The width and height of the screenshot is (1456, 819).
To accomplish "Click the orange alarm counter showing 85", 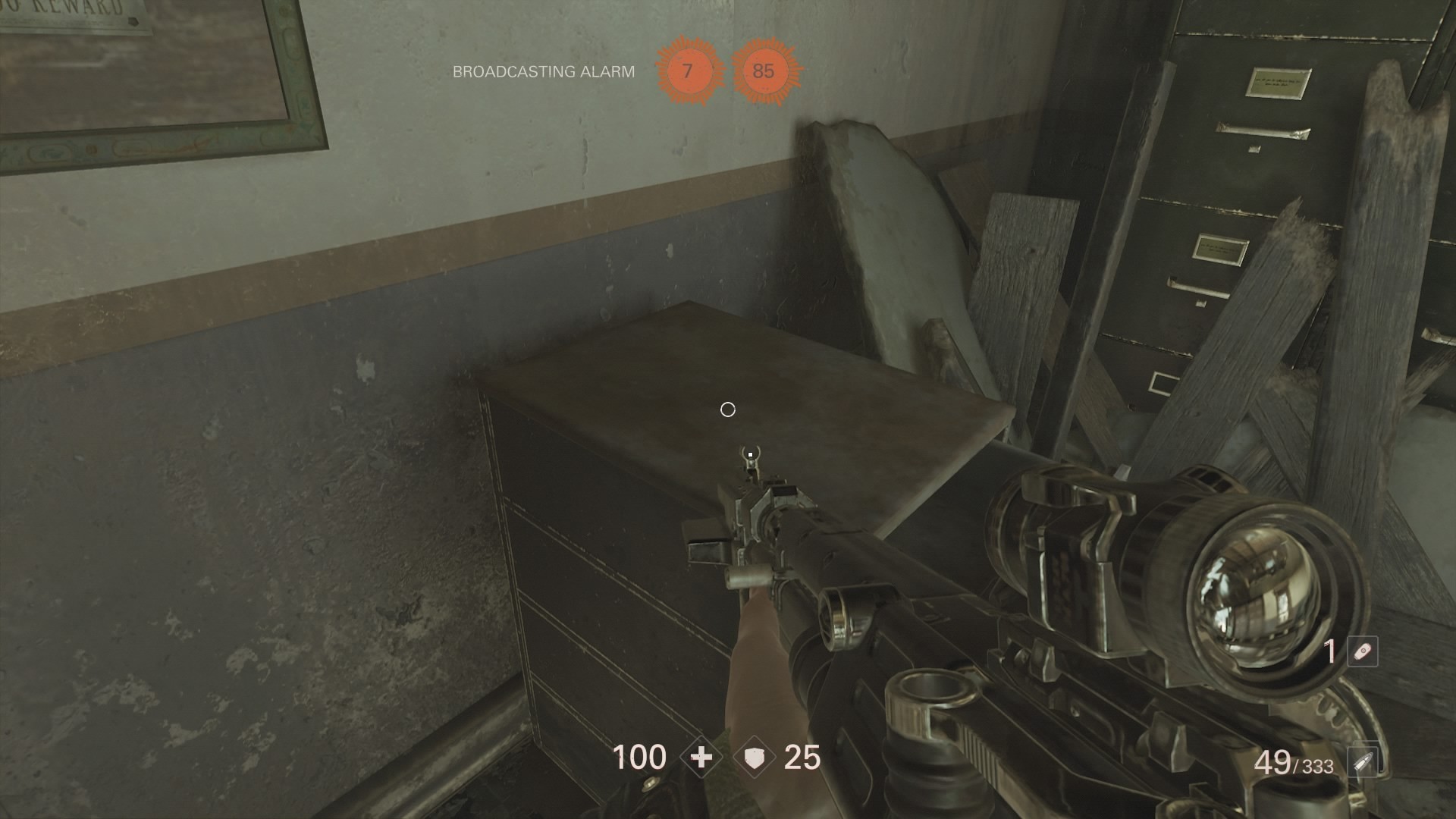I will coord(764,73).
